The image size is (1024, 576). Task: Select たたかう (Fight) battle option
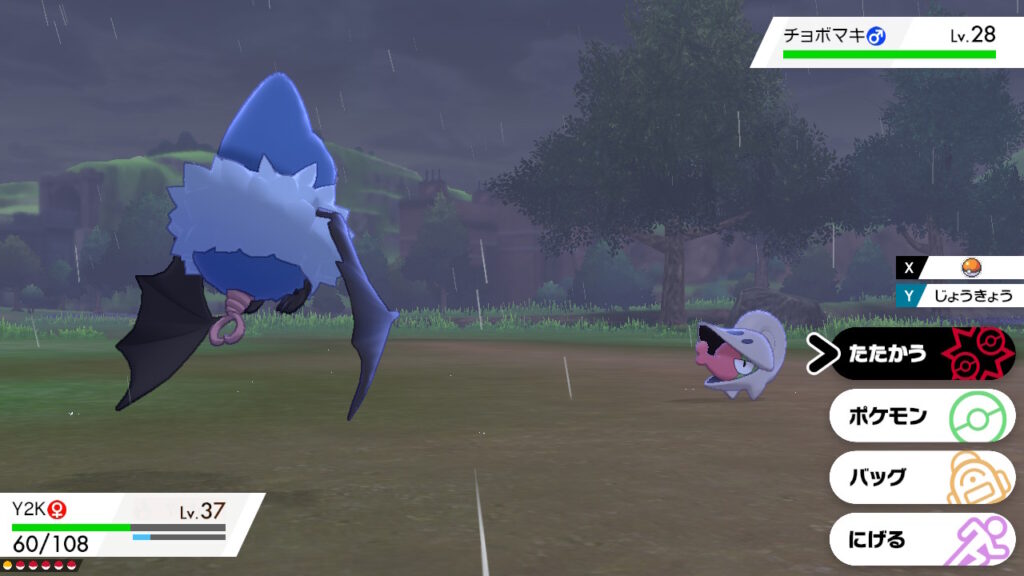click(x=920, y=353)
